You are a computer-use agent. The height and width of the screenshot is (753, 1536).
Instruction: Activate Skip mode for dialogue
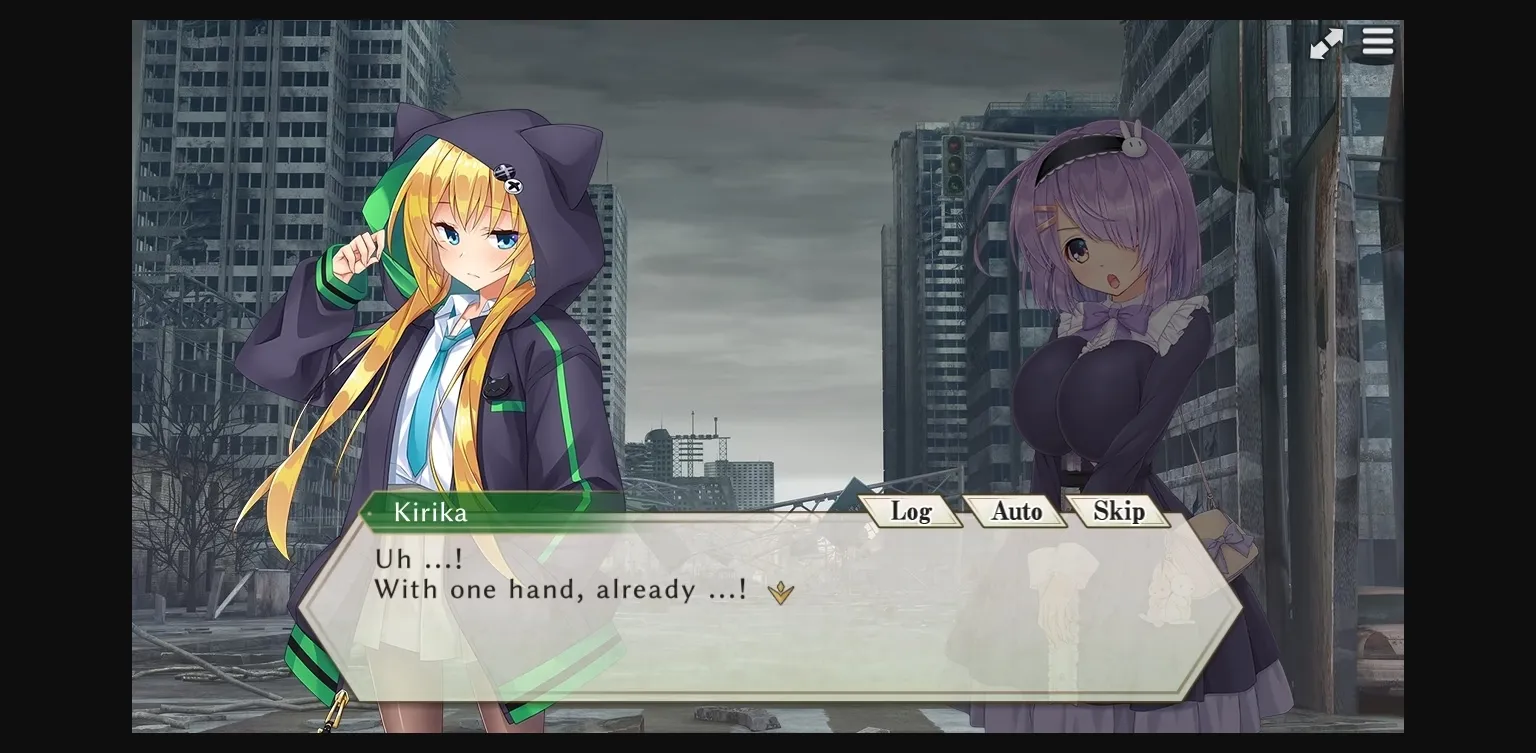click(1119, 511)
